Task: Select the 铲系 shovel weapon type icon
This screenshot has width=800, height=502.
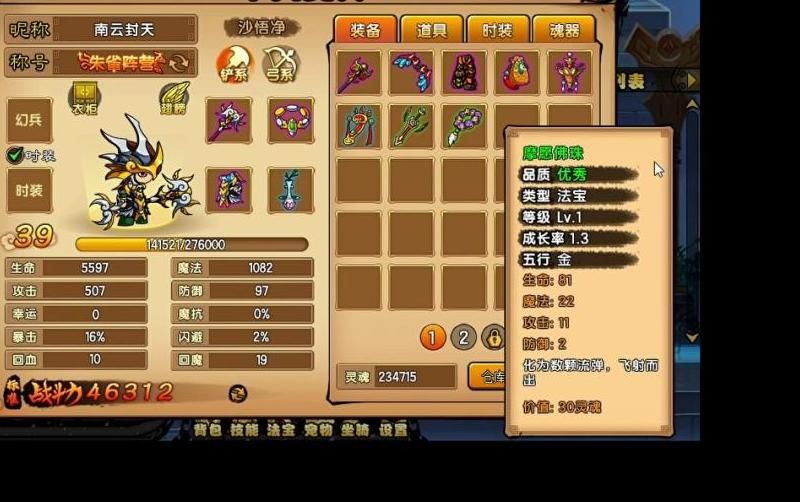Action: click(235, 64)
